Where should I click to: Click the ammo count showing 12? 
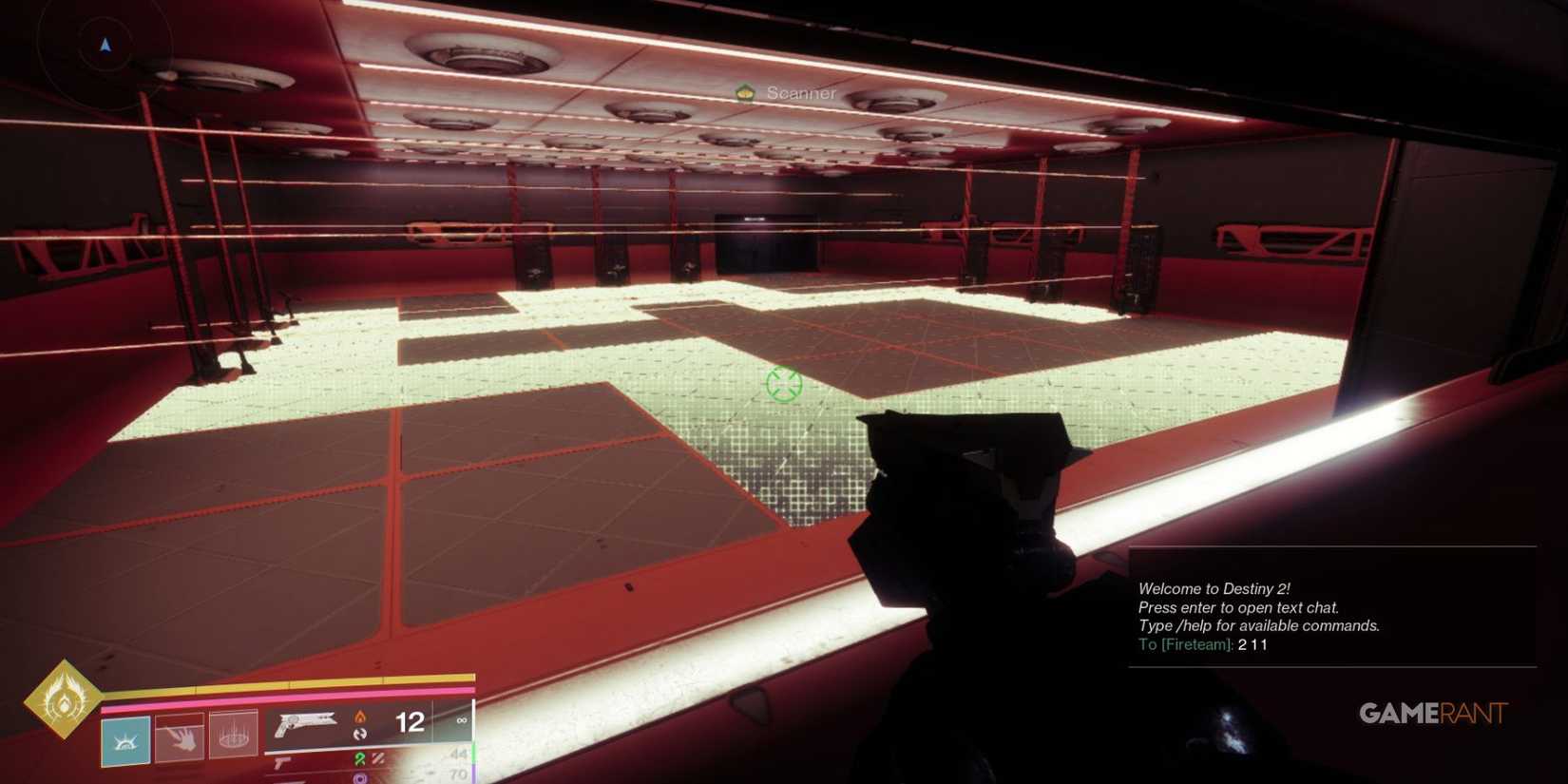click(x=410, y=721)
